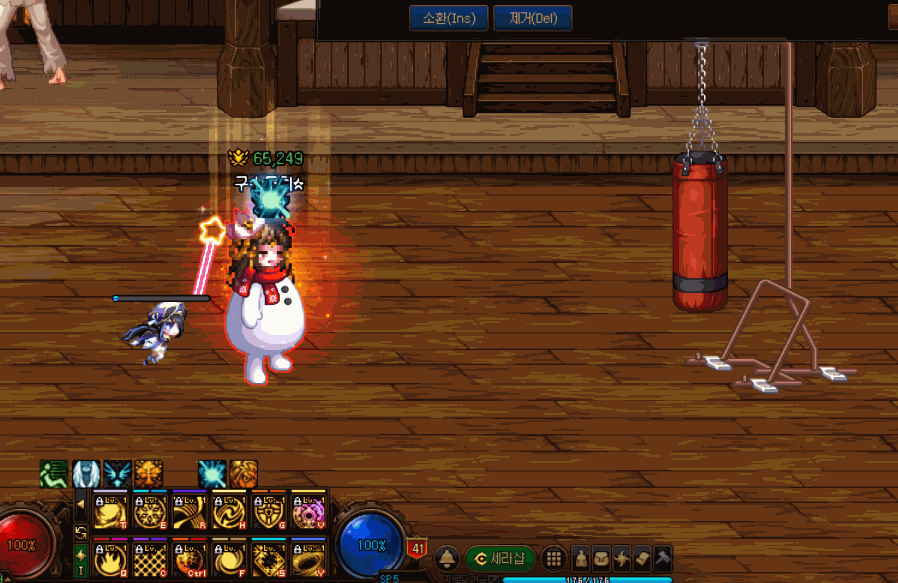Use the pink ring skill on V

coord(308,510)
